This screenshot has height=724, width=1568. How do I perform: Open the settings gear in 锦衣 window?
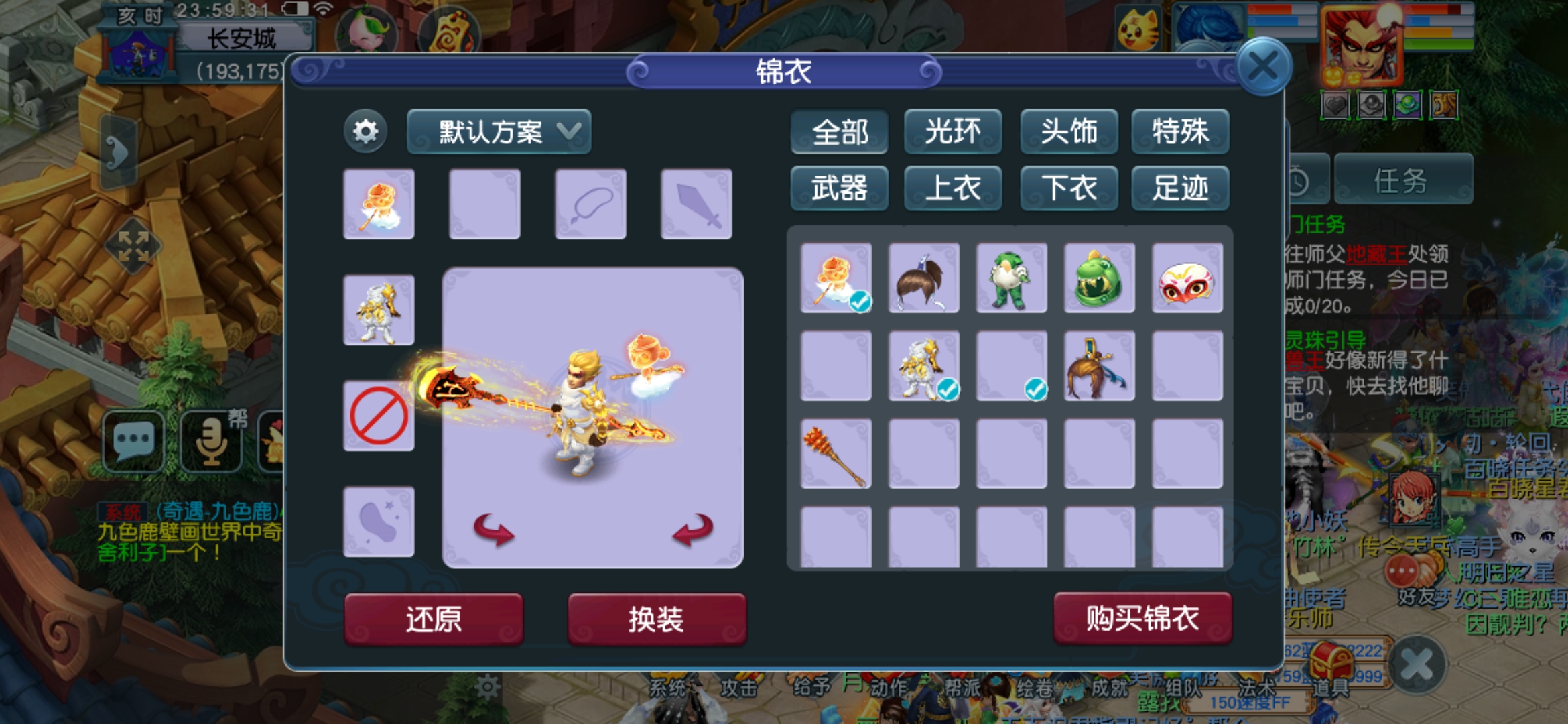click(364, 132)
